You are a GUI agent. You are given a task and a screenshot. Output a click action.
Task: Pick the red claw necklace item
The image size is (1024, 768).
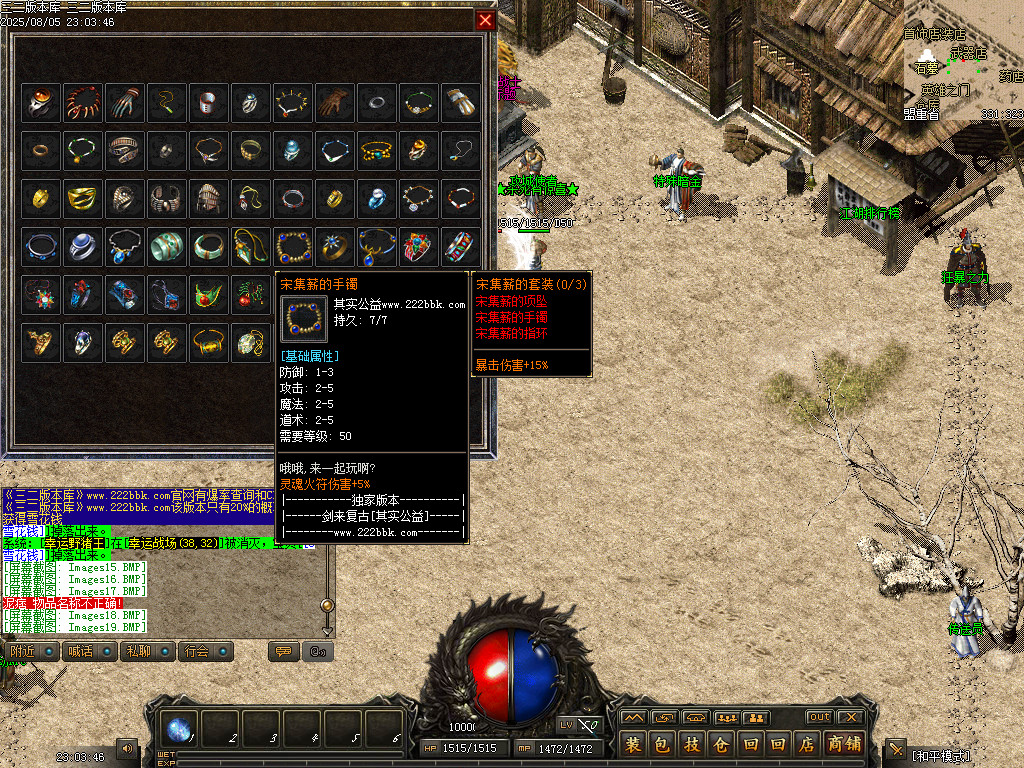[x=82, y=101]
